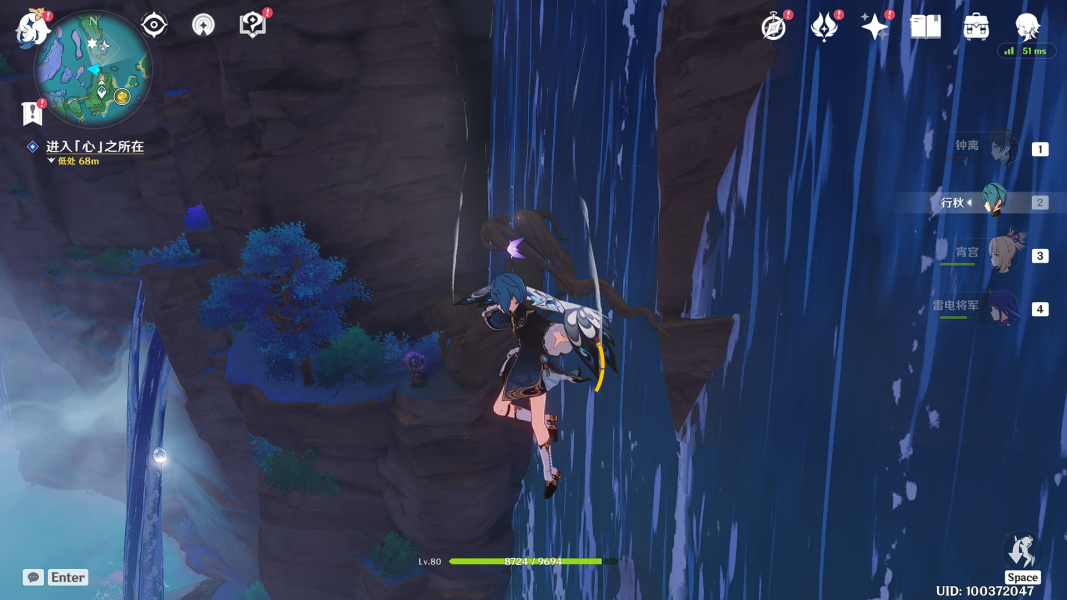Open the adventurer handbook book icon

click(x=925, y=27)
